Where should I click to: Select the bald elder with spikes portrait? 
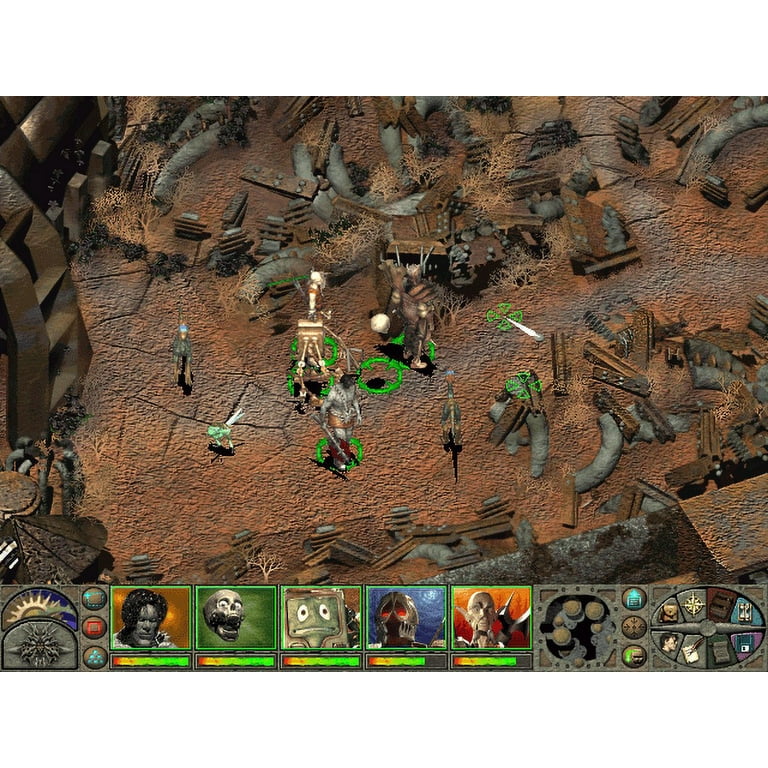click(x=491, y=618)
